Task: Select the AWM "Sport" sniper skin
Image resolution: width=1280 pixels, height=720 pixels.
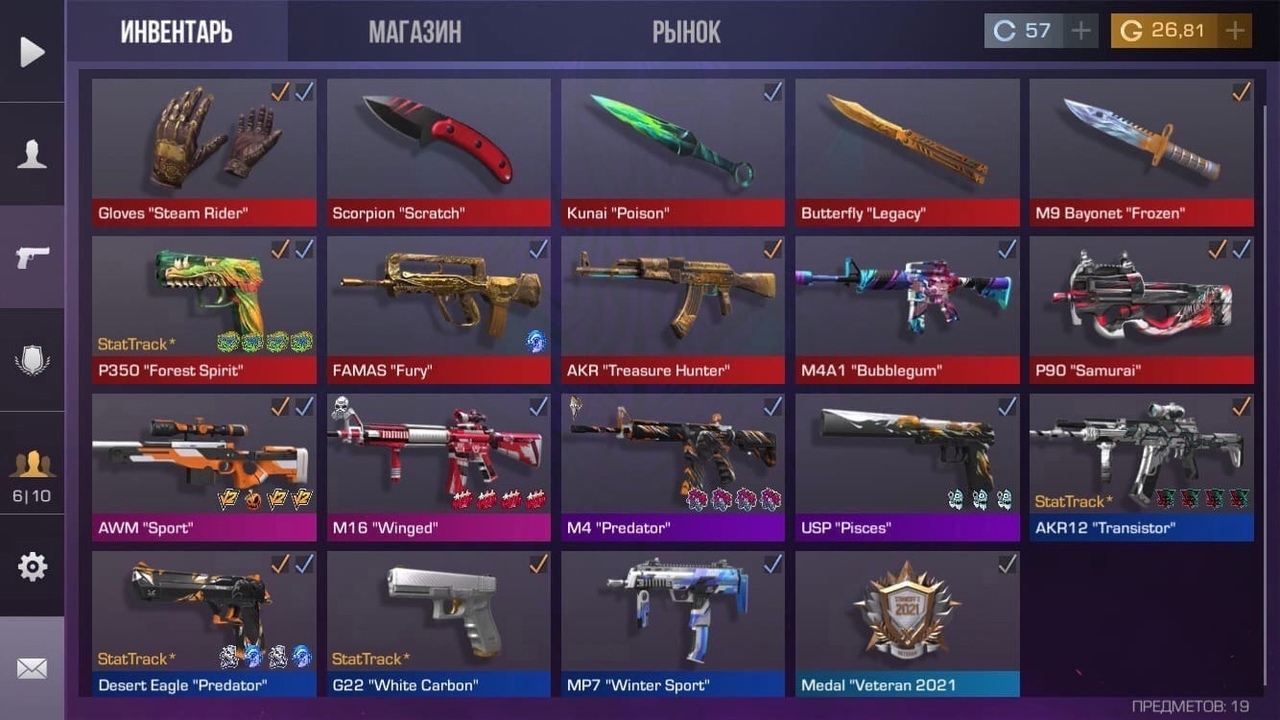Action: 204,466
